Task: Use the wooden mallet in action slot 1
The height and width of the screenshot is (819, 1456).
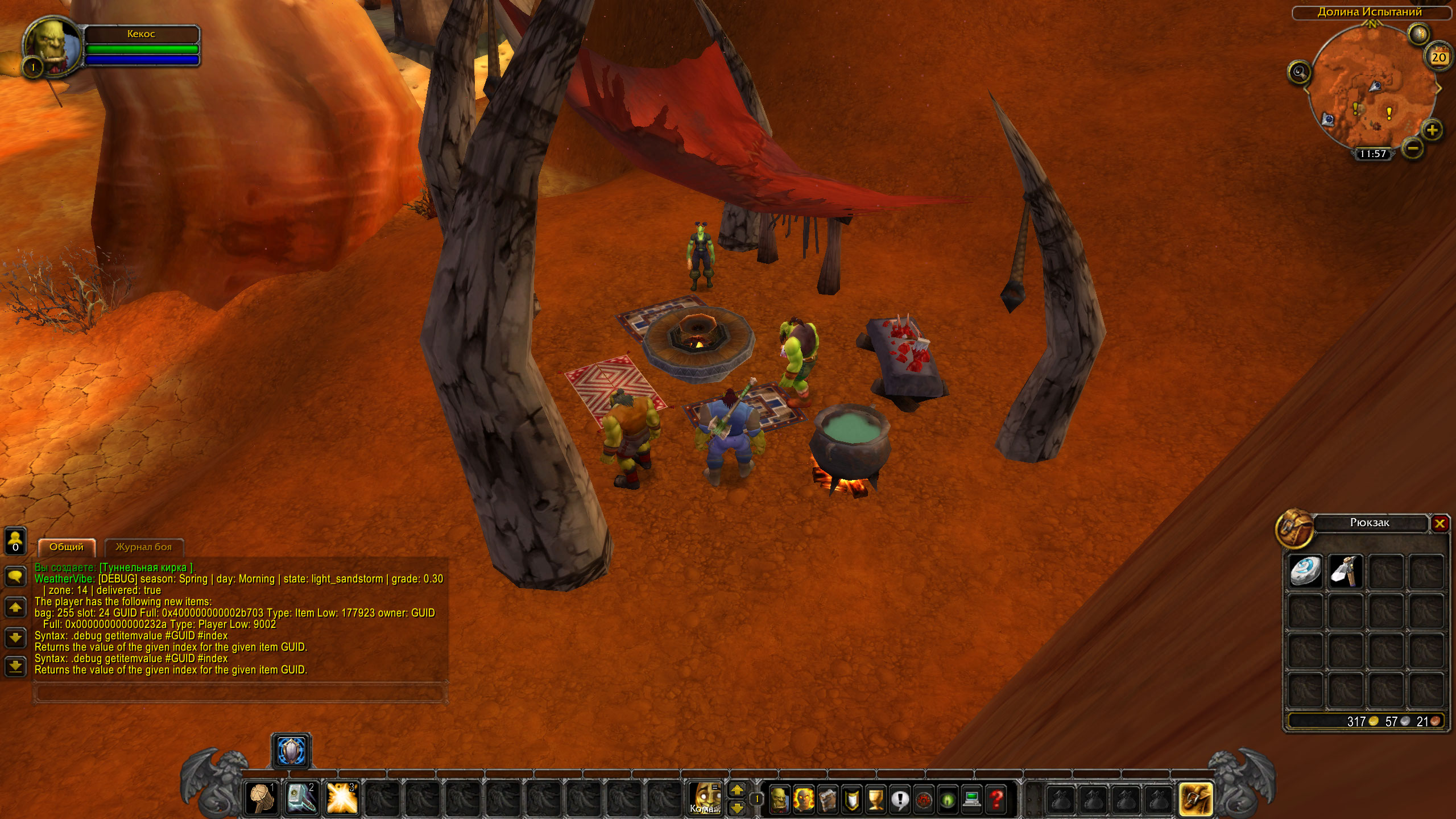Action: (262, 798)
